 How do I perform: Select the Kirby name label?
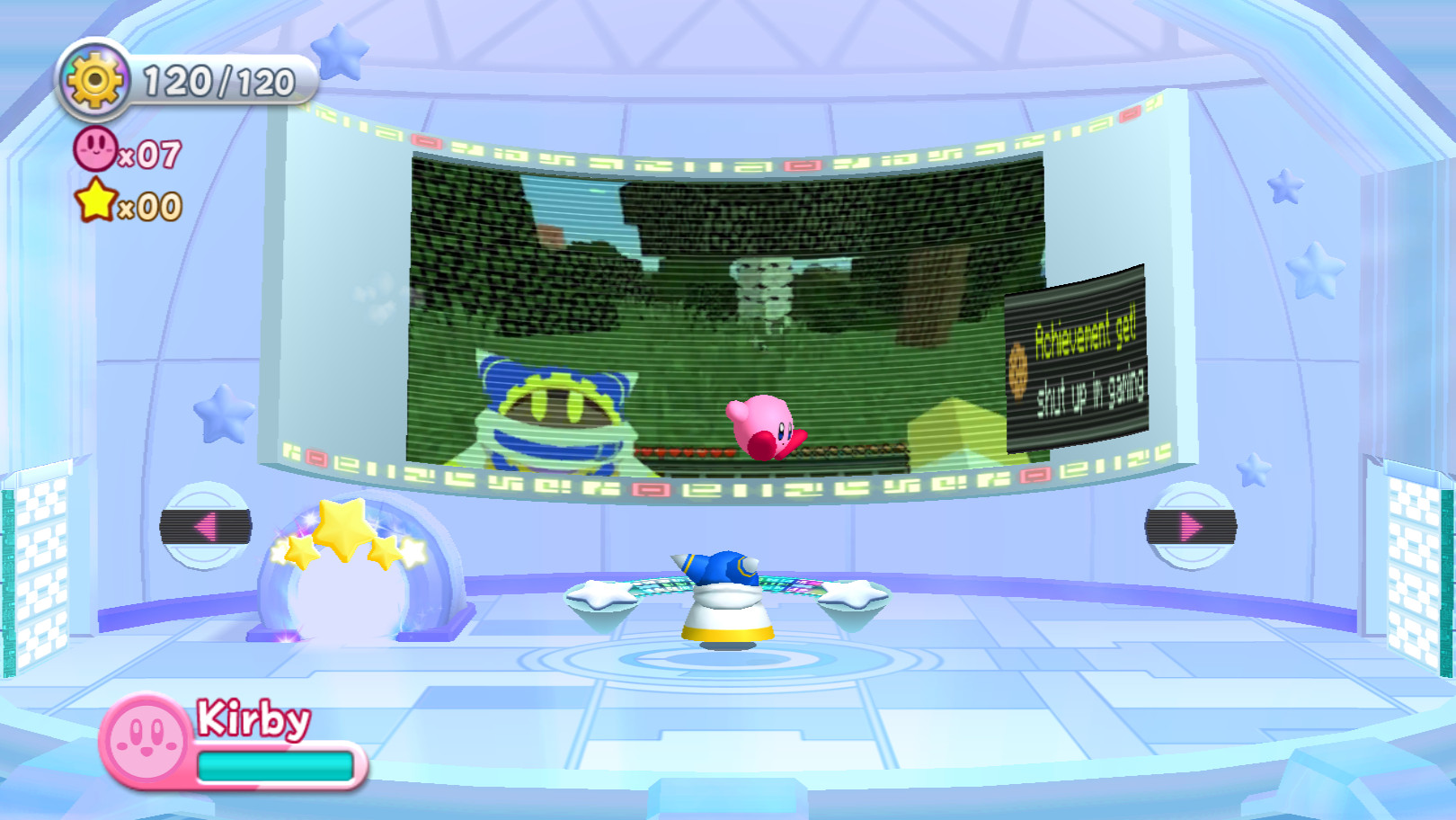coord(252,719)
